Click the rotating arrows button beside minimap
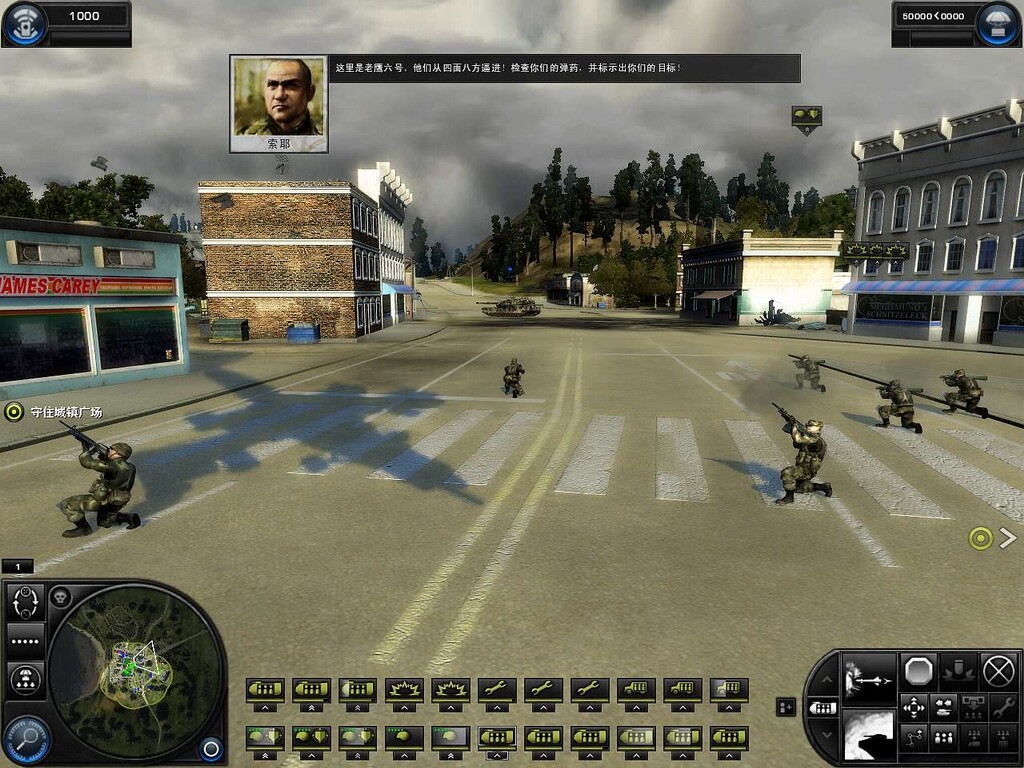 pos(25,602)
